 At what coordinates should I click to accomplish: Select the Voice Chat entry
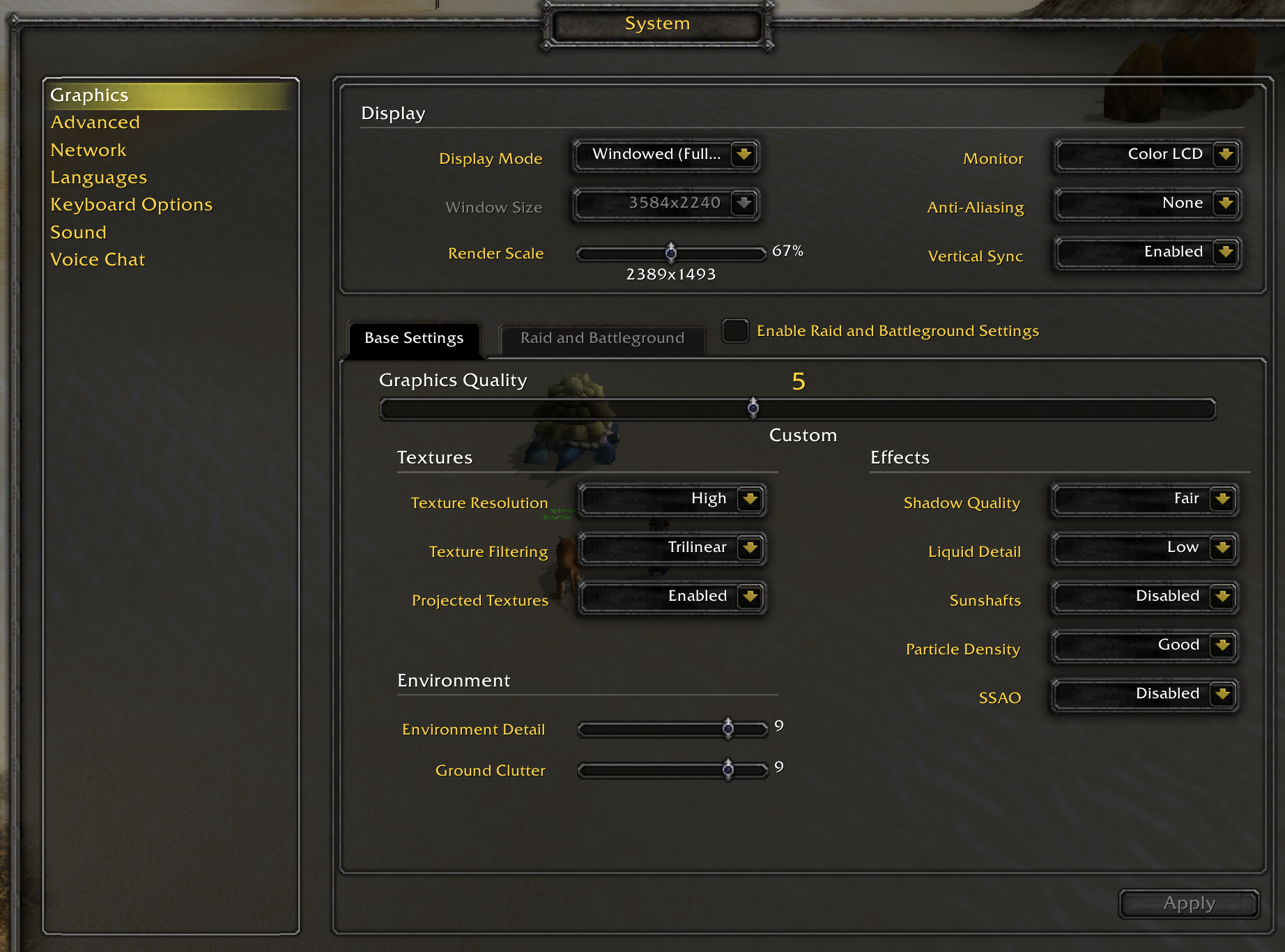[98, 260]
